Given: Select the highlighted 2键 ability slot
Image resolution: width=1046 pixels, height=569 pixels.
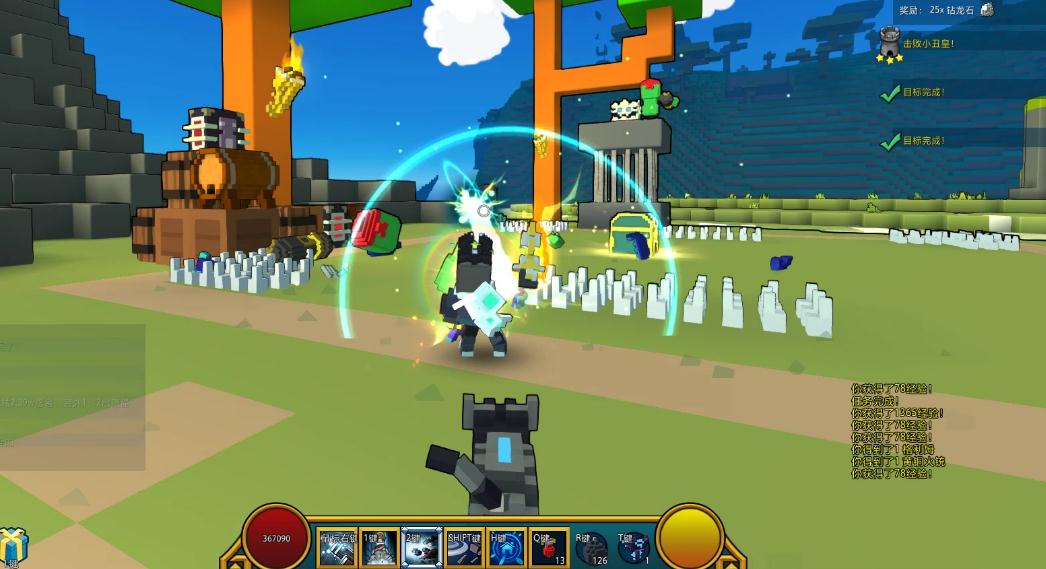Looking at the screenshot, I should 421,548.
